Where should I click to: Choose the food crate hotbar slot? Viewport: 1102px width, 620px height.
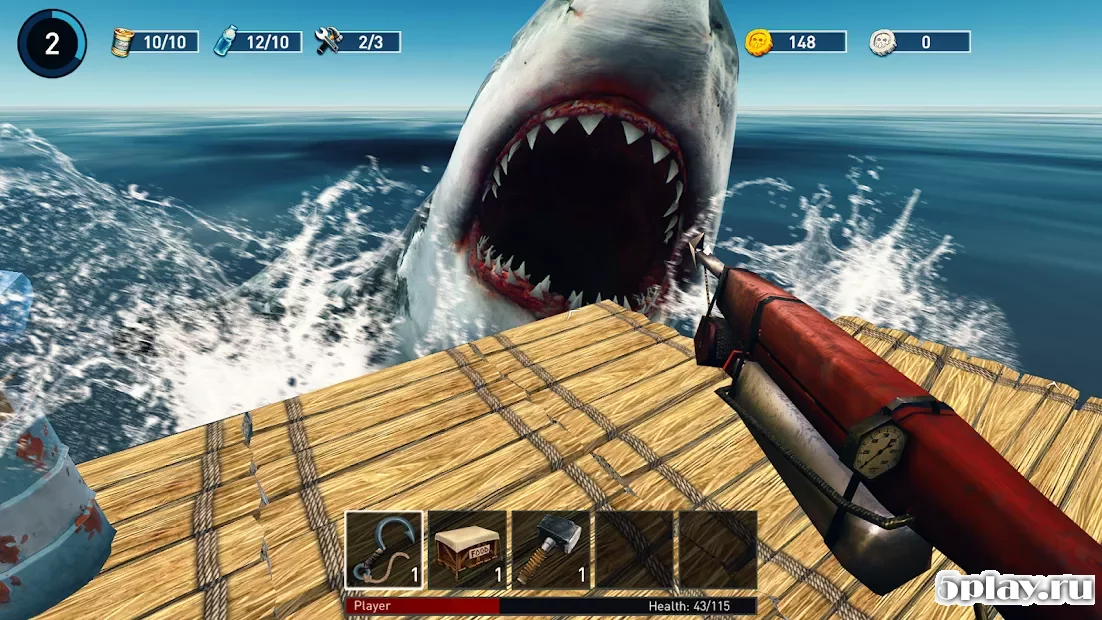[x=468, y=549]
